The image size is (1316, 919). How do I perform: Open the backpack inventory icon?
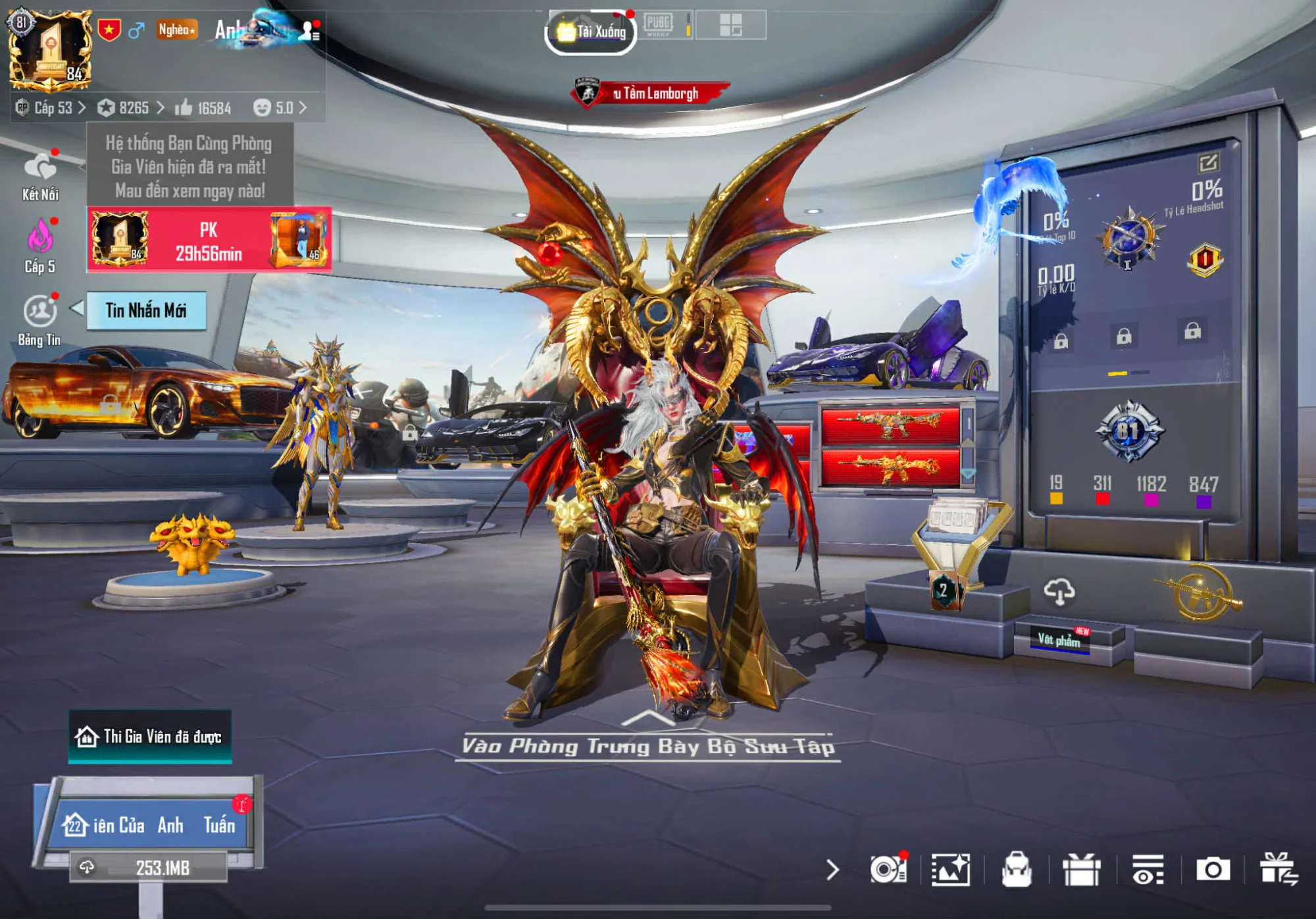[x=1017, y=870]
